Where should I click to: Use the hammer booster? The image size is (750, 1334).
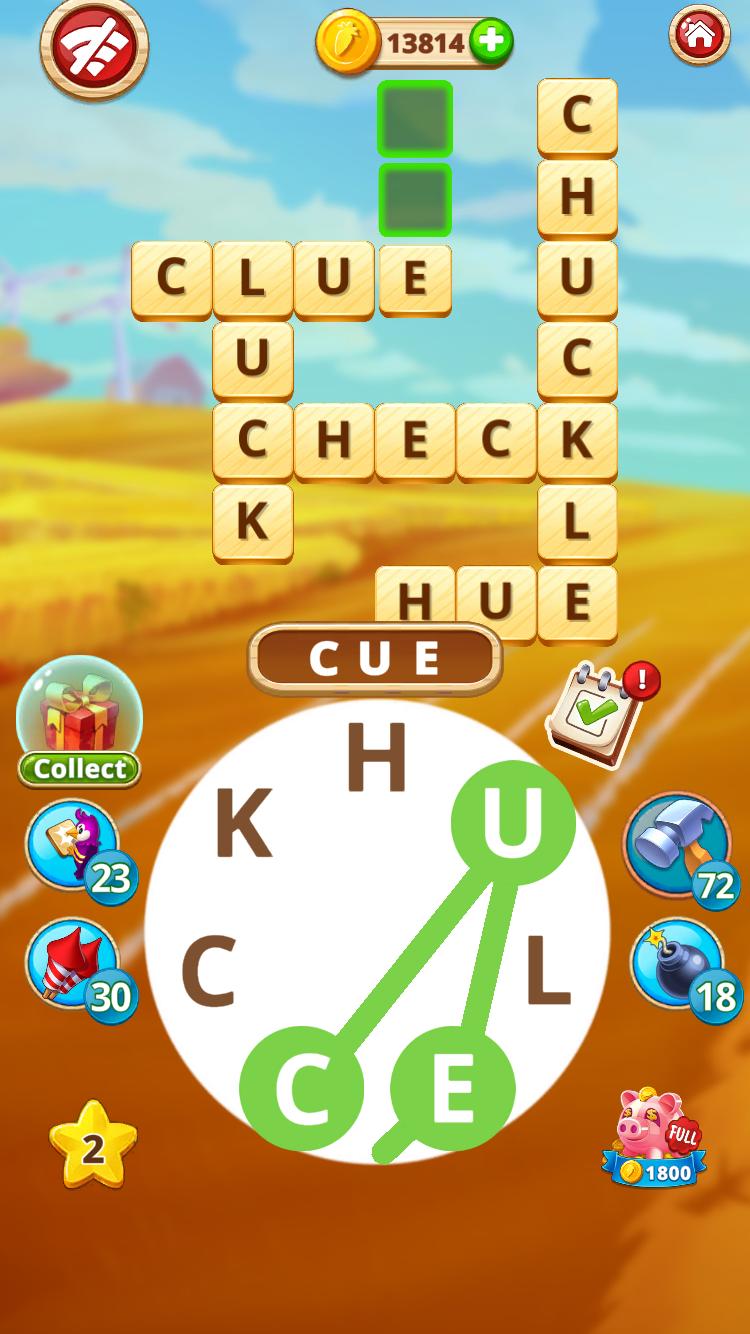pyautogui.click(x=677, y=845)
